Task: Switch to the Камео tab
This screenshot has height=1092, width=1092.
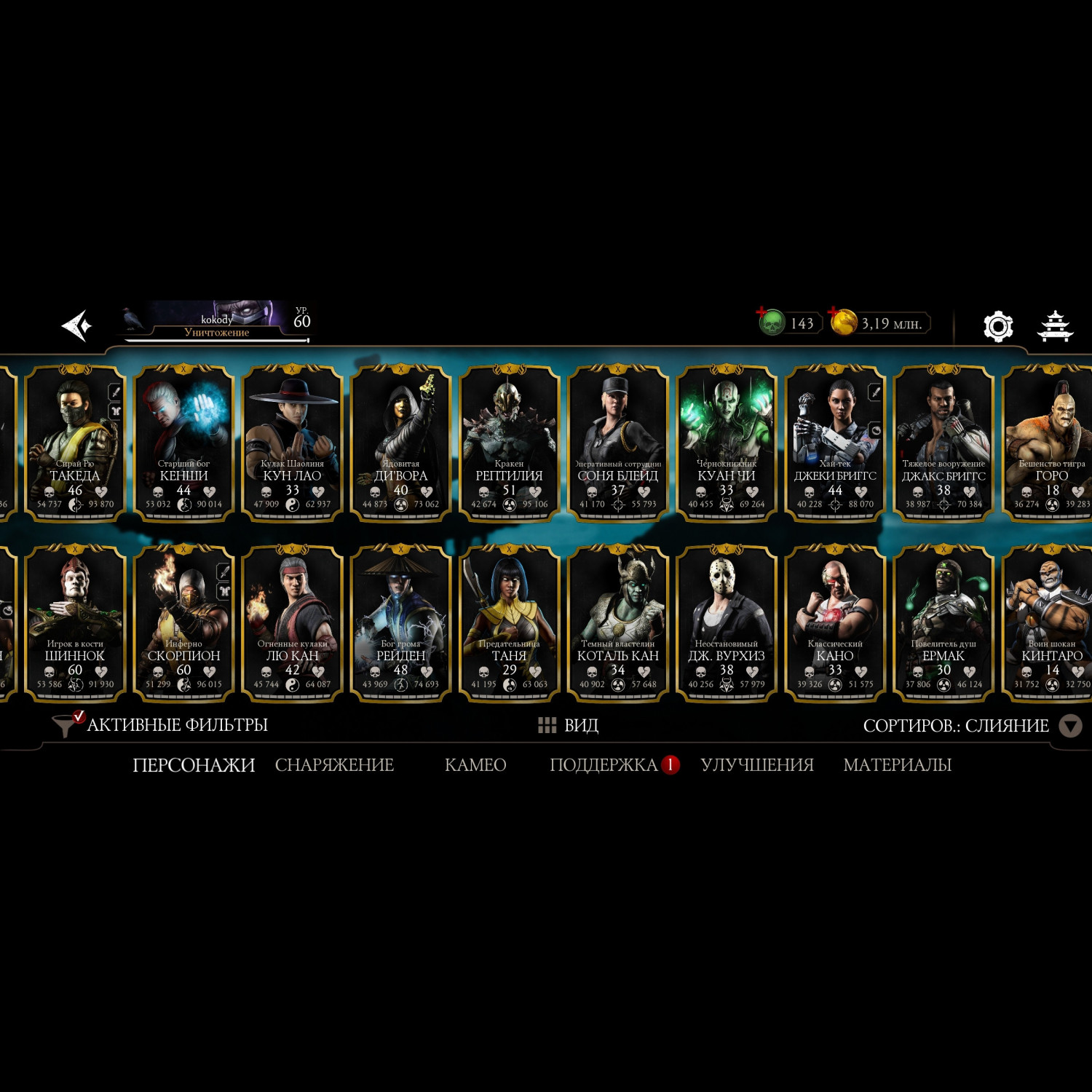Action: [x=475, y=765]
